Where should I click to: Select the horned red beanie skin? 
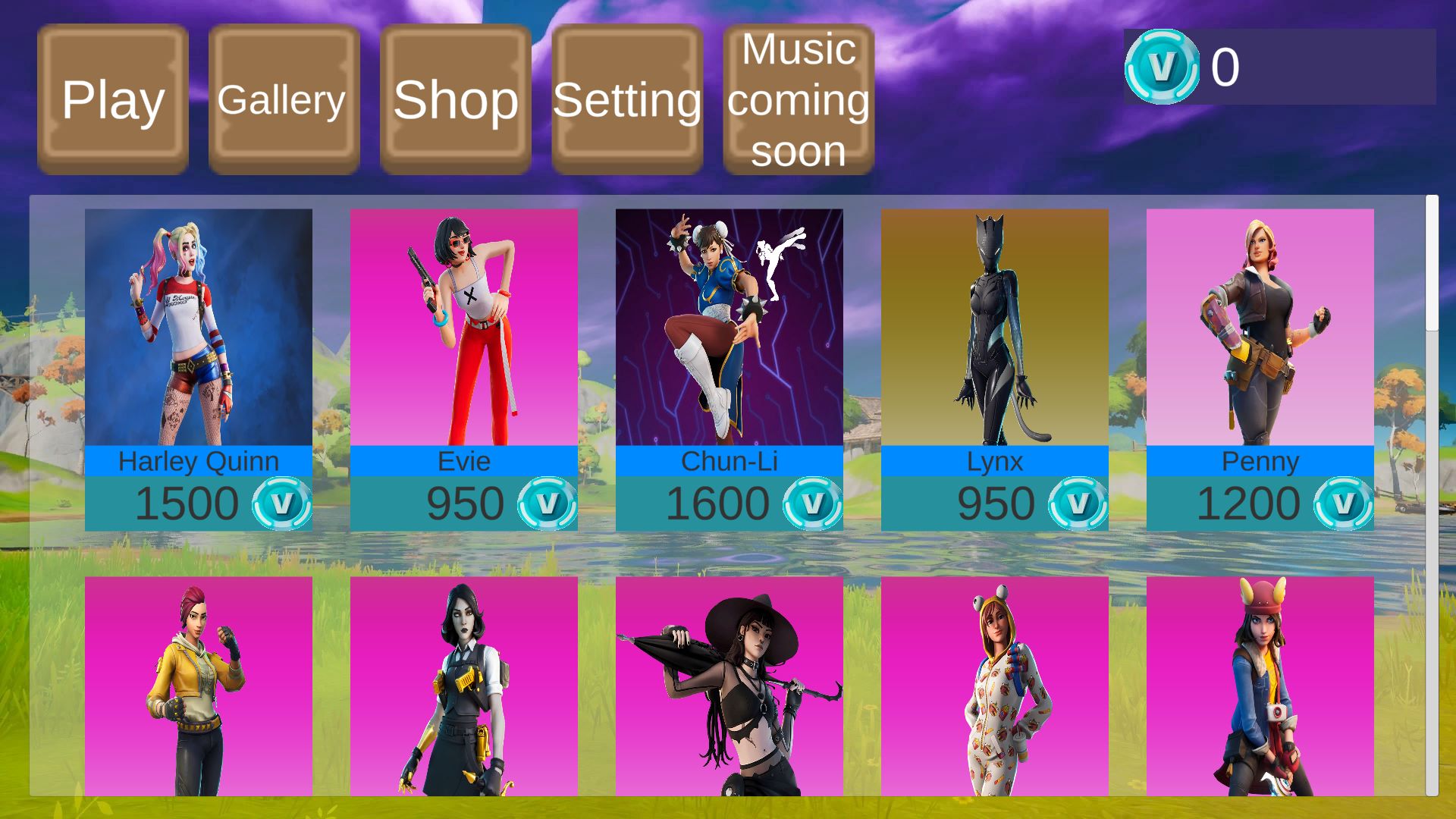[x=1260, y=686]
